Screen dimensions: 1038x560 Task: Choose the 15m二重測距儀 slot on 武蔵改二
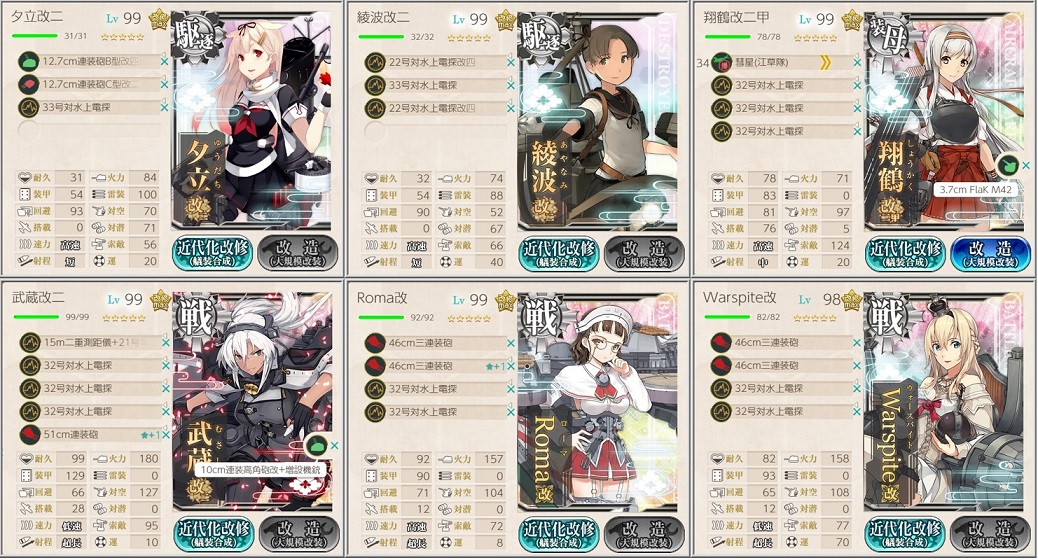tap(92, 342)
